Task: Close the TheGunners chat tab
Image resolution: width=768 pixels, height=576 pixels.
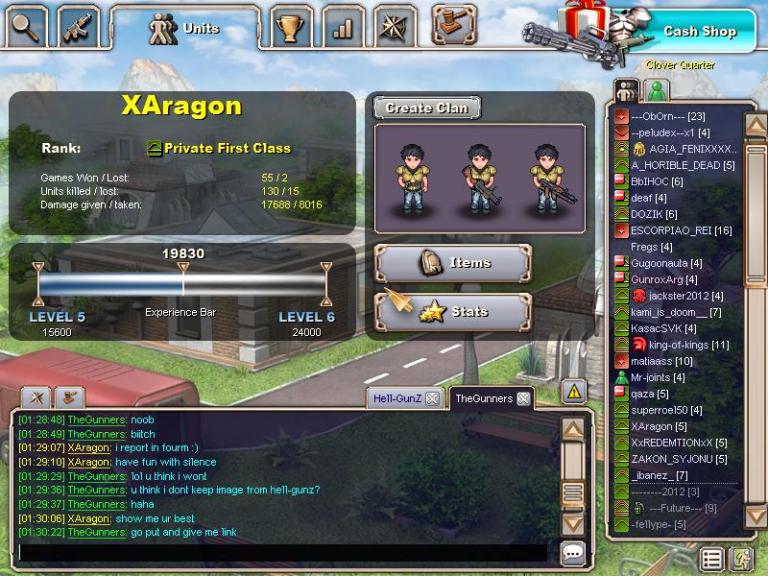Action: (x=522, y=398)
